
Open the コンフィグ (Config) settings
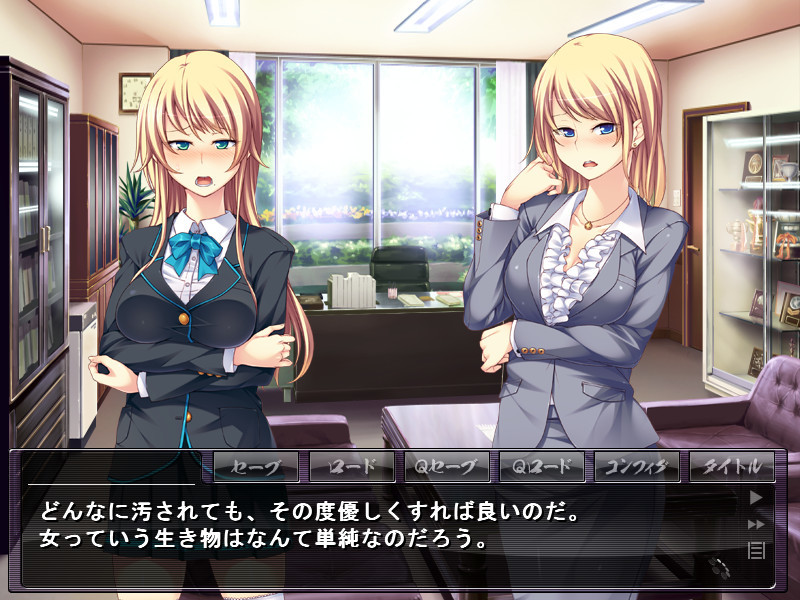click(x=637, y=467)
